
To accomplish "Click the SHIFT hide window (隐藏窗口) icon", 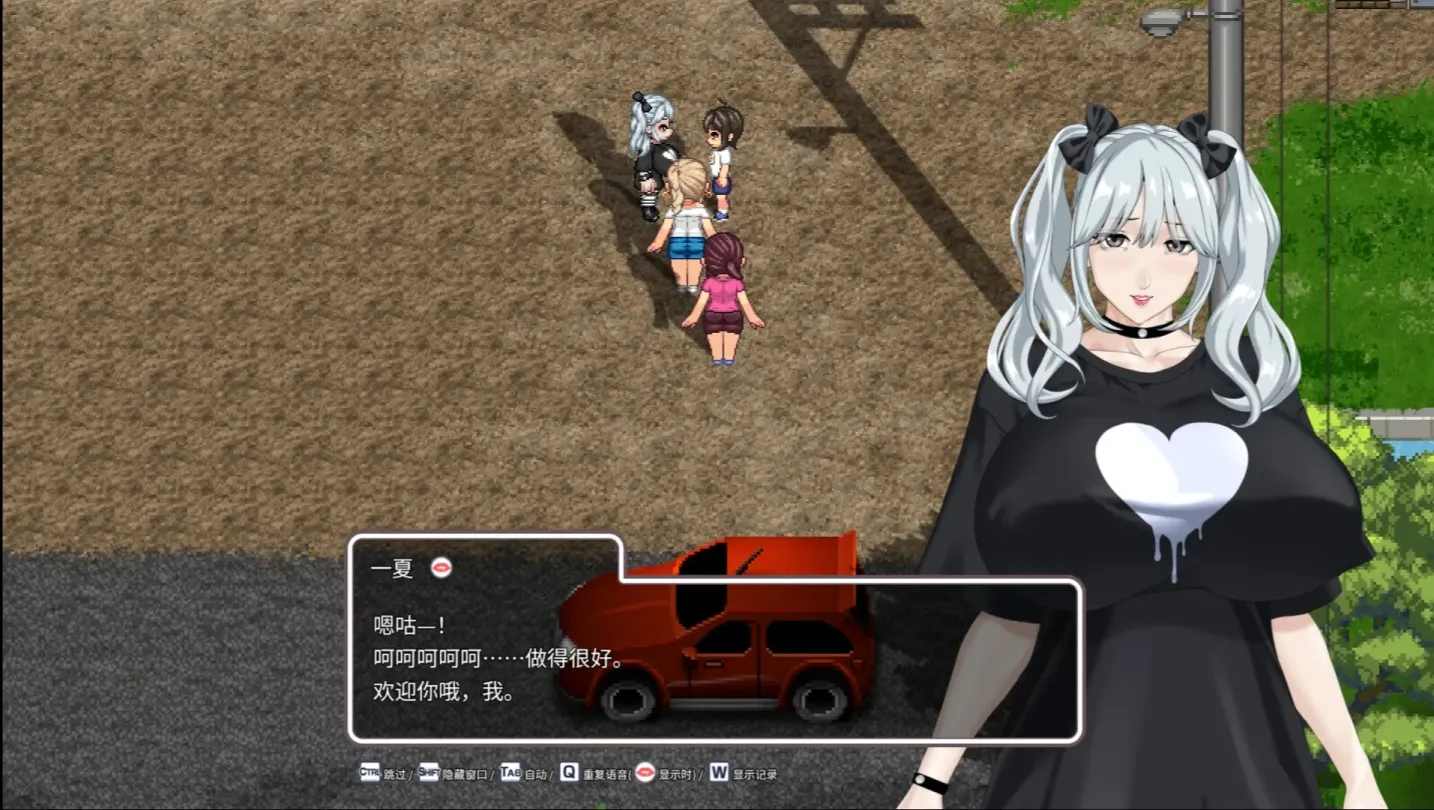I will pyautogui.click(x=429, y=773).
